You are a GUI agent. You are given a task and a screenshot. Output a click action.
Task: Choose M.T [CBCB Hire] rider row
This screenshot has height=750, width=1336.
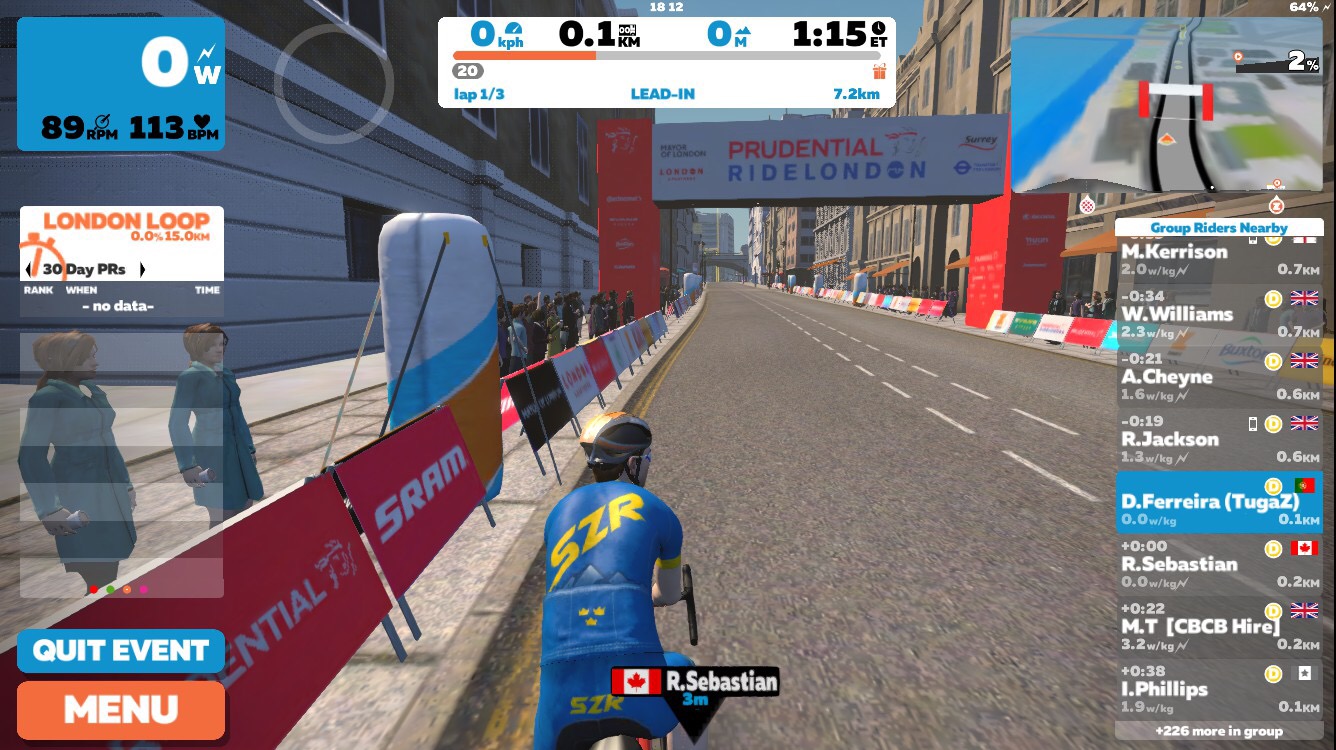[1218, 627]
